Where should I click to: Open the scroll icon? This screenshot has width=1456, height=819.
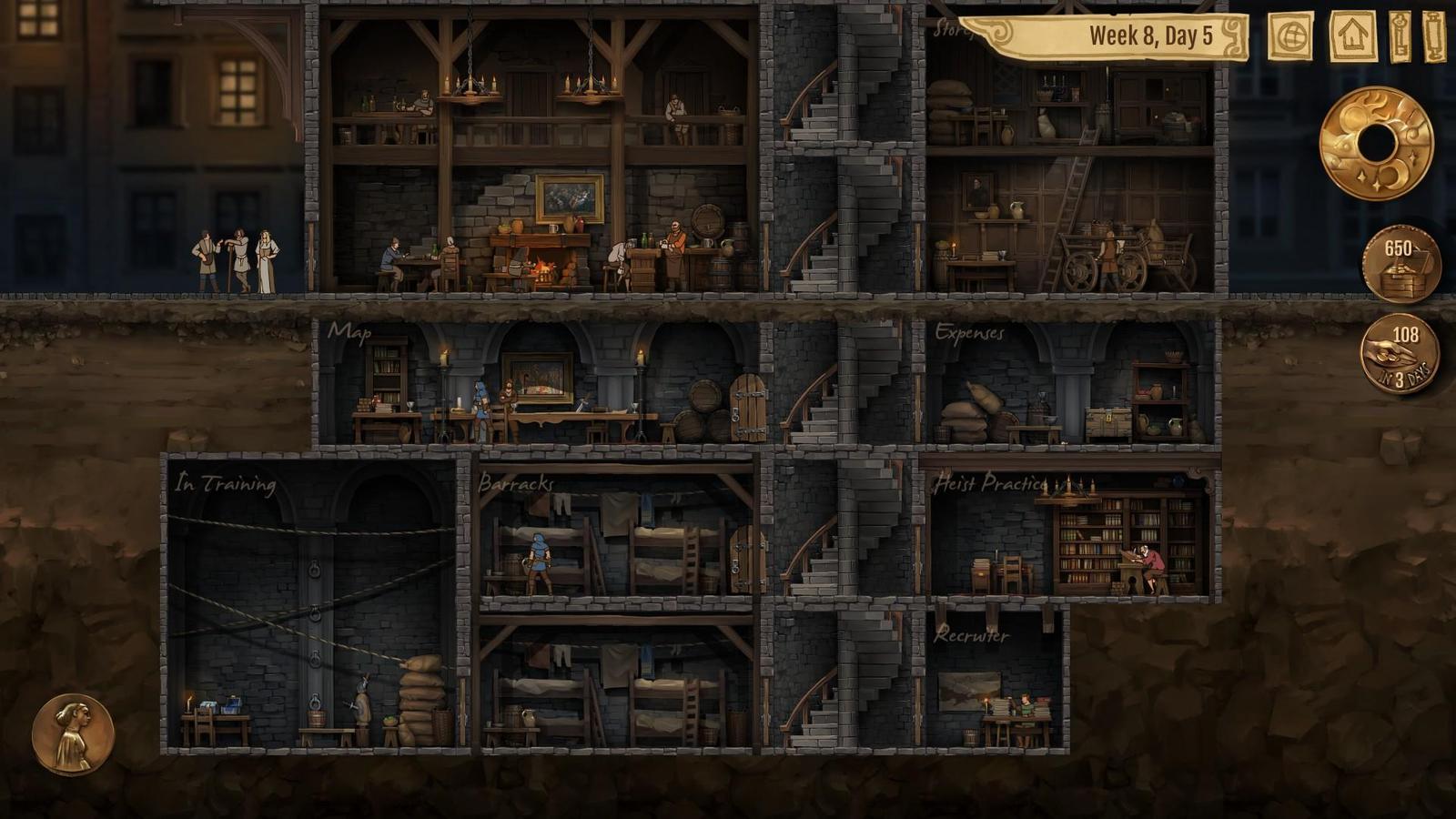coord(1435,36)
